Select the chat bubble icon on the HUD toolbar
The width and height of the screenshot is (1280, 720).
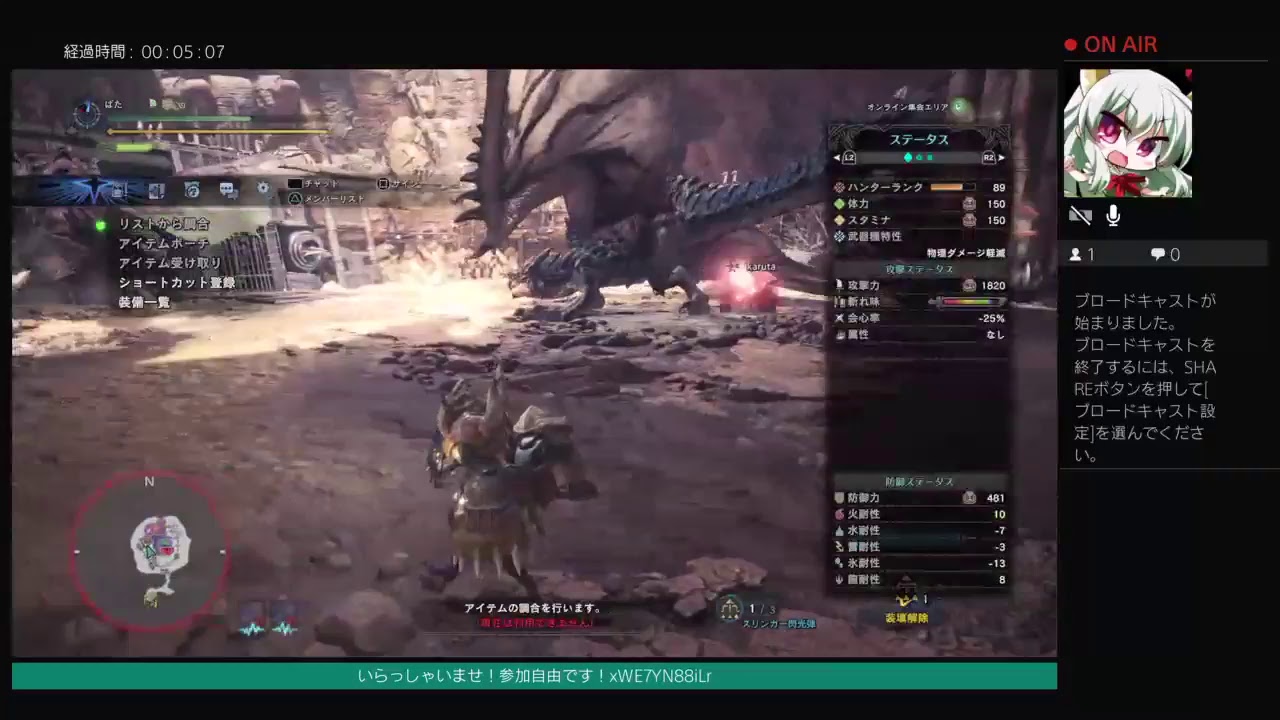click(227, 190)
